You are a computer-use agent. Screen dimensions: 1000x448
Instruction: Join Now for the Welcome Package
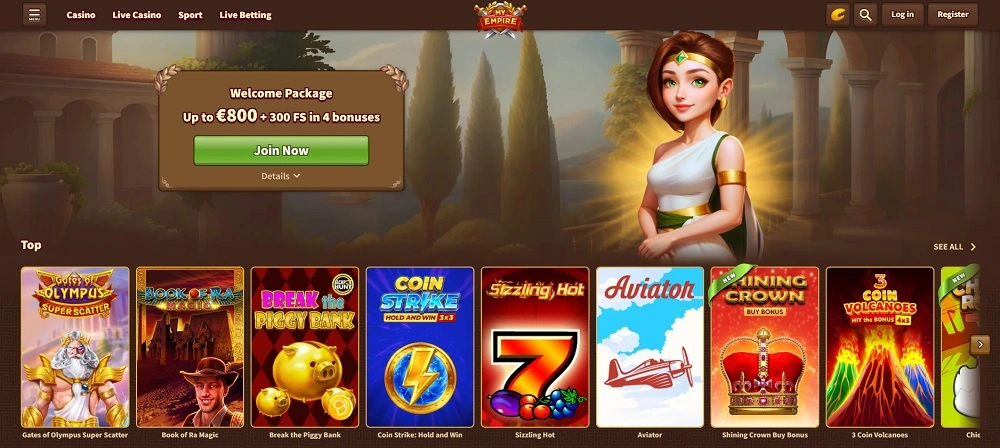tap(281, 150)
